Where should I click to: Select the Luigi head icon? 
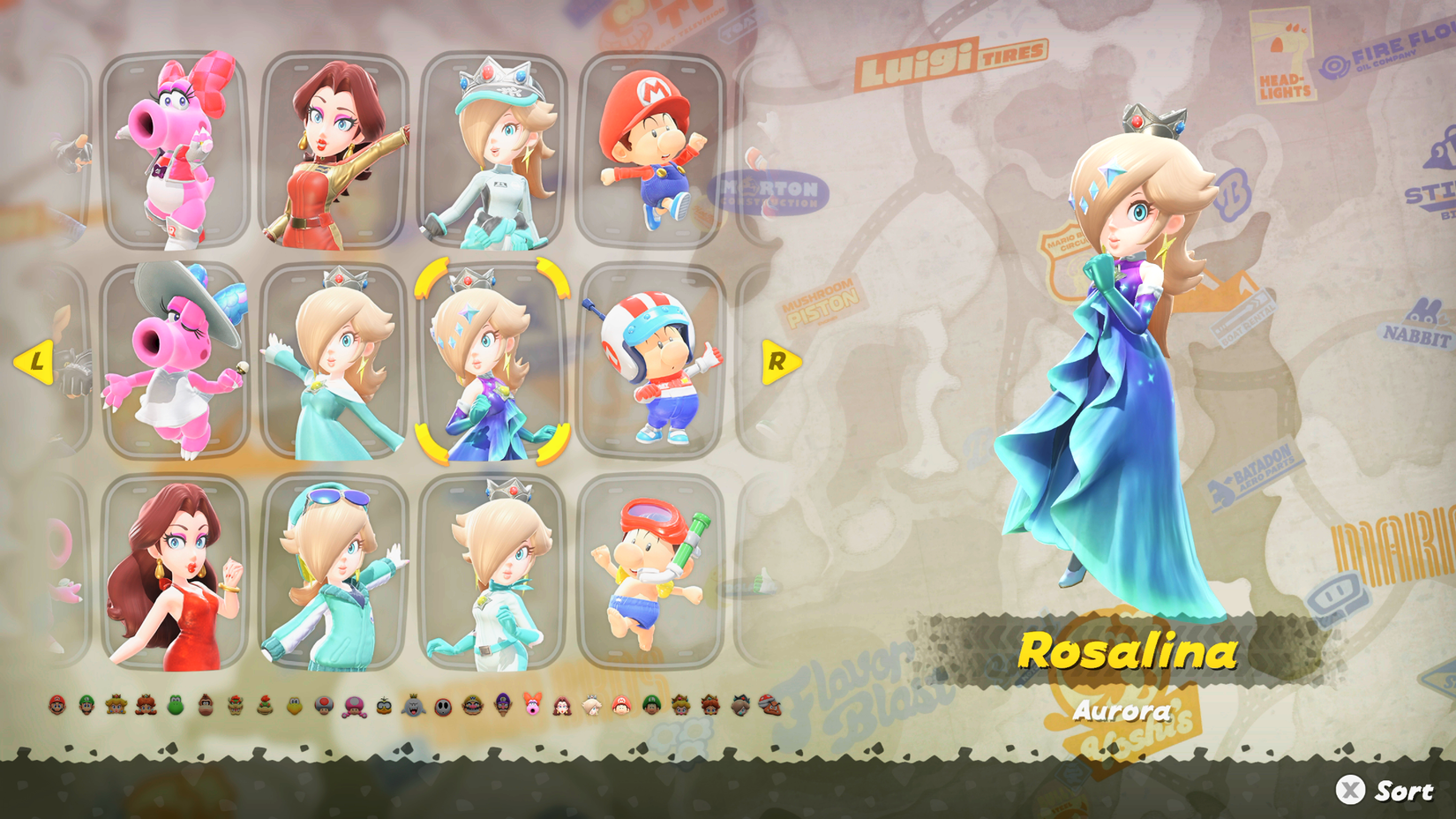[86, 706]
